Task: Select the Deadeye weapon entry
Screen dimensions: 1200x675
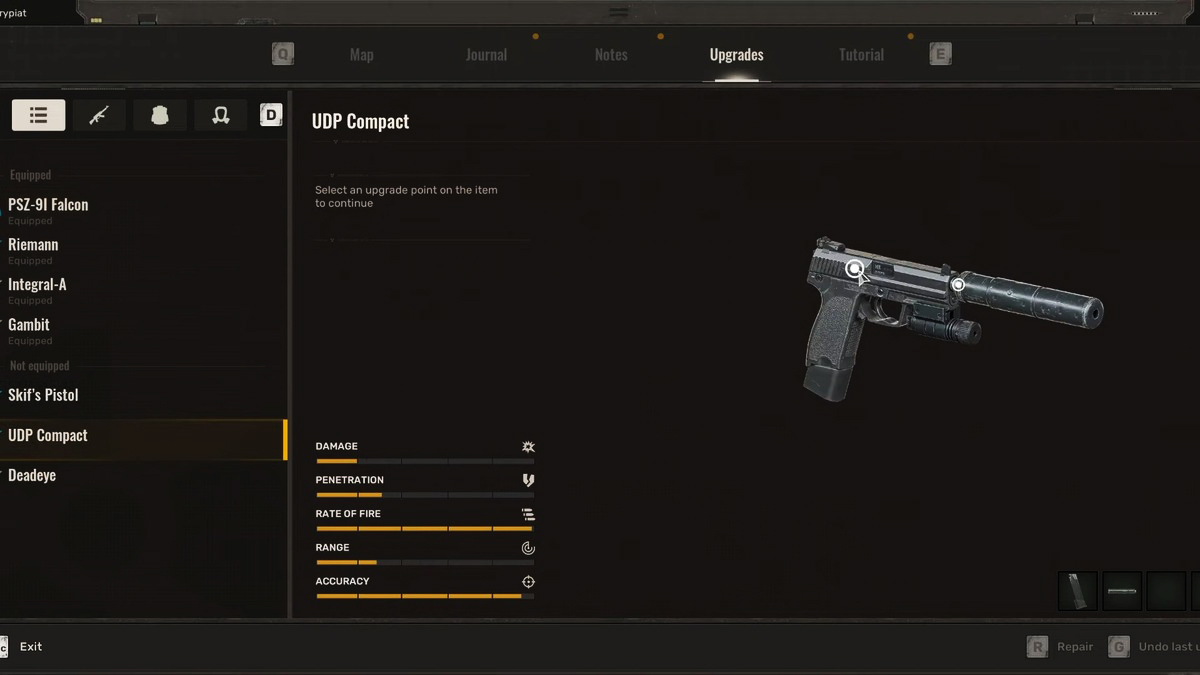Action: click(x=32, y=476)
